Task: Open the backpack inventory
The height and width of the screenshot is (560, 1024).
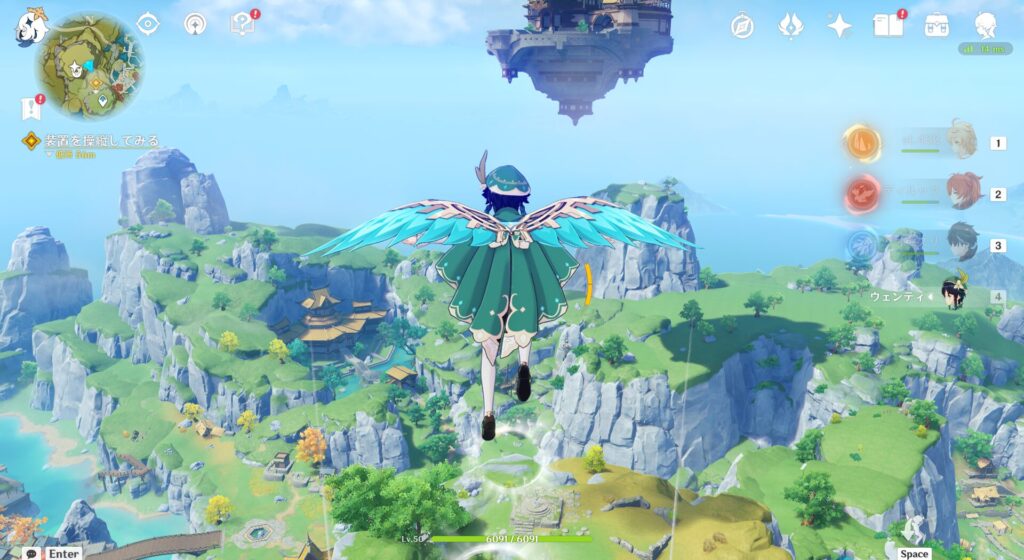Action: tap(937, 26)
